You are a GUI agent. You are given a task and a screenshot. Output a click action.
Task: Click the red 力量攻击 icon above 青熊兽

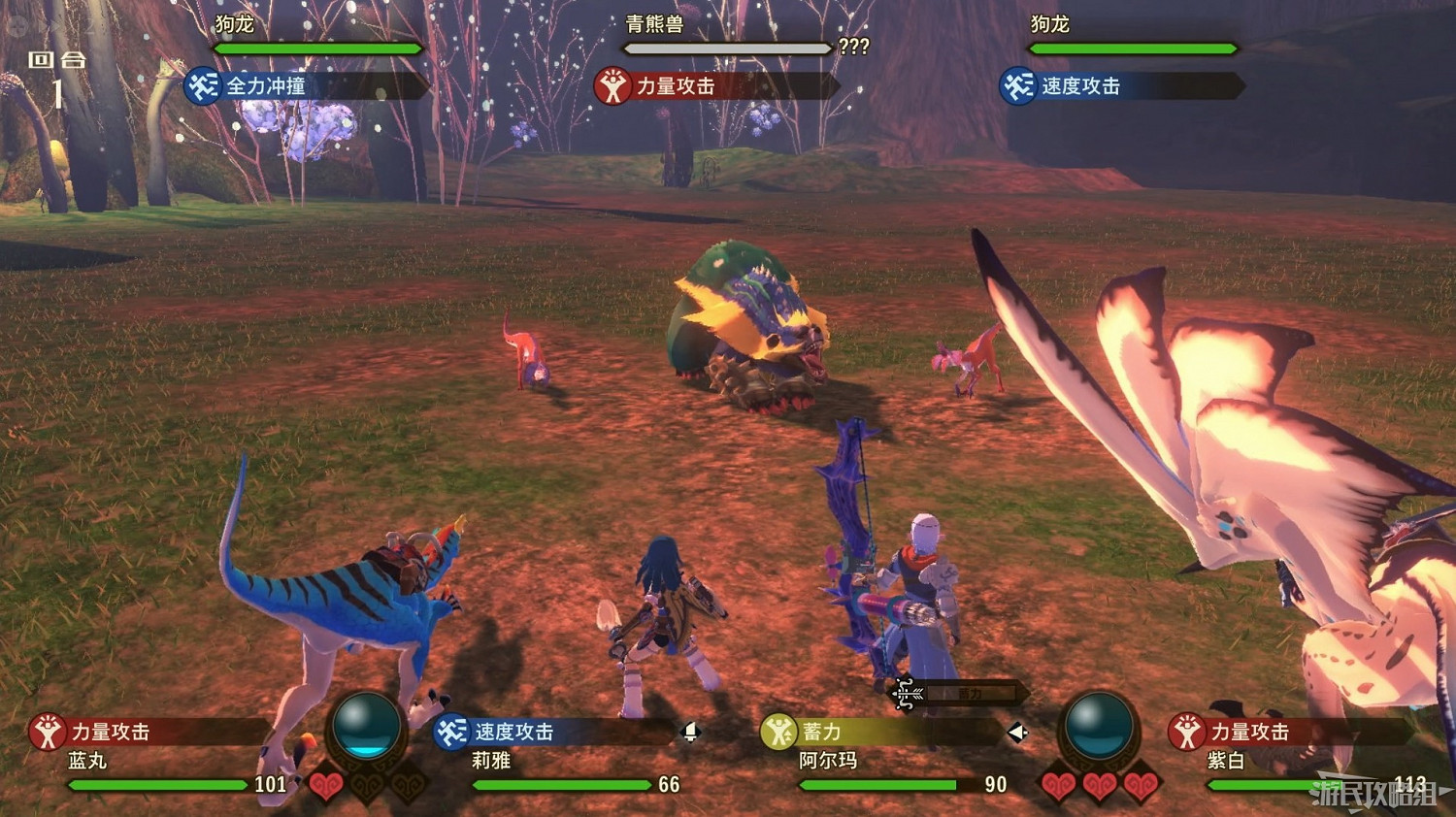612,86
